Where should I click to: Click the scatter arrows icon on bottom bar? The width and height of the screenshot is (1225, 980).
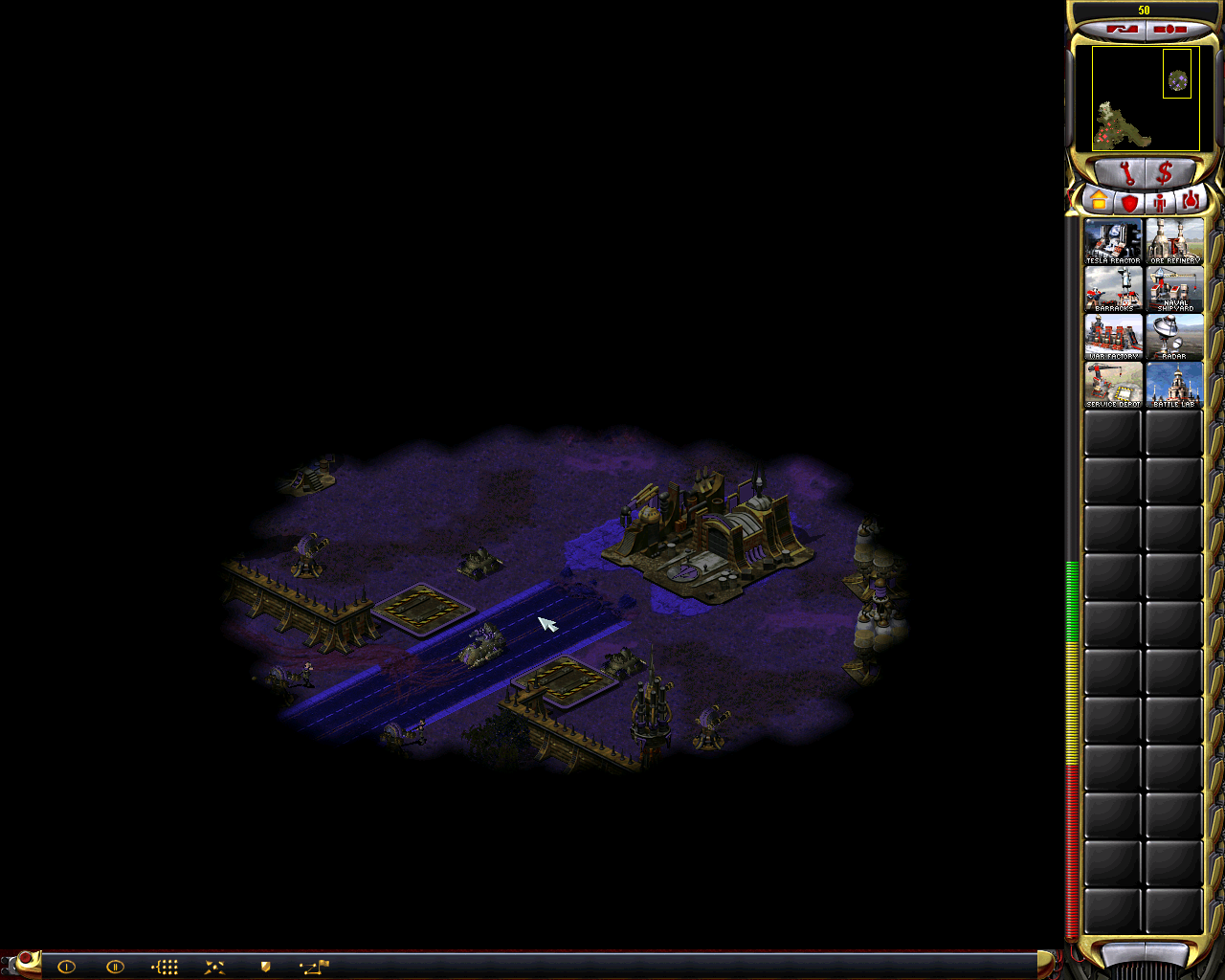213,967
